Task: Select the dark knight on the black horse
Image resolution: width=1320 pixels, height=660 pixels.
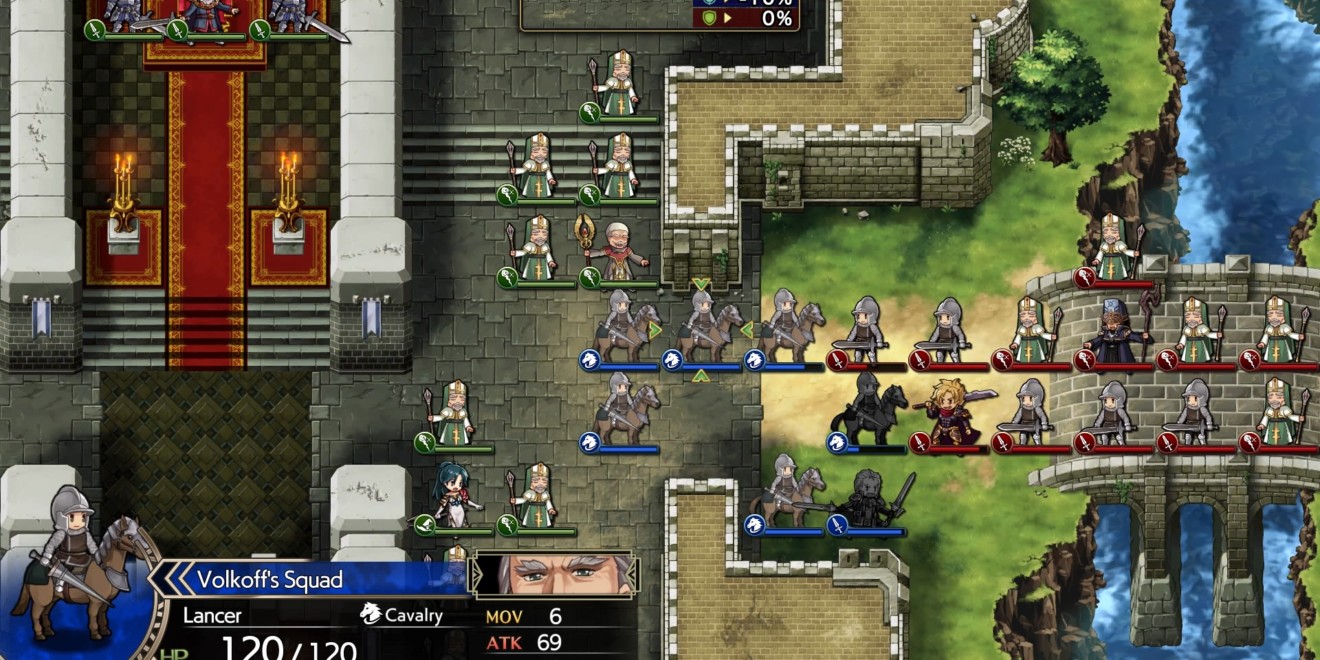Action: tap(866, 409)
